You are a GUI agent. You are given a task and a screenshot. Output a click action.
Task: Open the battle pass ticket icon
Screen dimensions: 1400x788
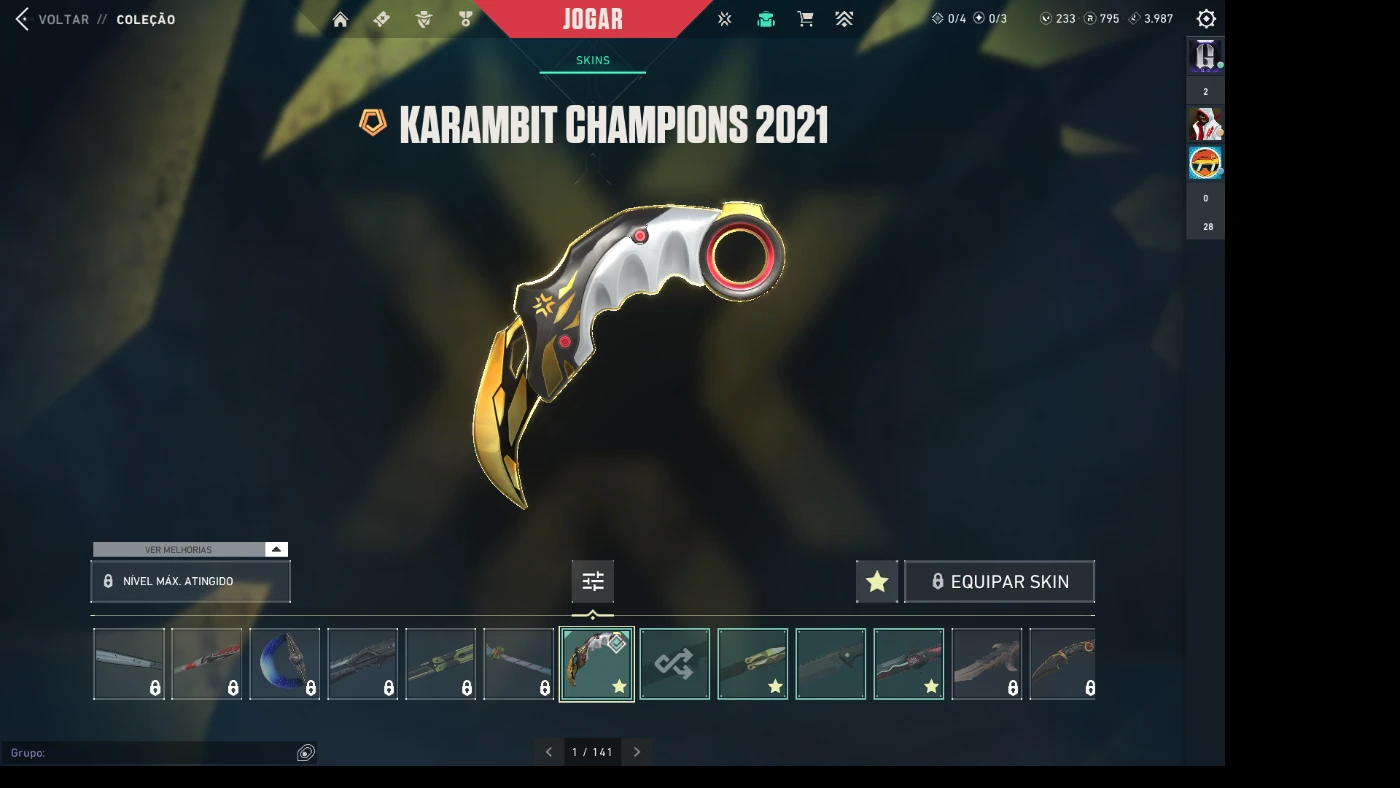(x=381, y=19)
